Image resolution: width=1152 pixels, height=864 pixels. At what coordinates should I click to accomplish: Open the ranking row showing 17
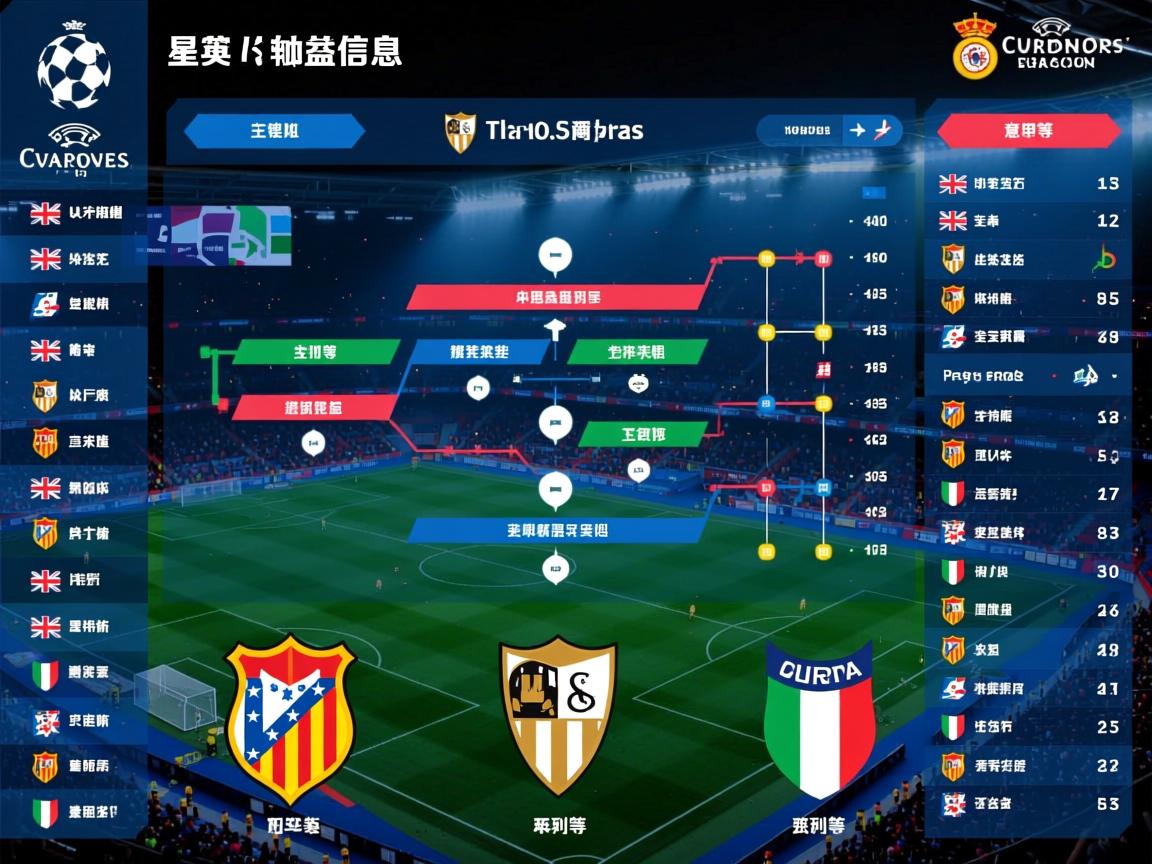(x=1030, y=494)
